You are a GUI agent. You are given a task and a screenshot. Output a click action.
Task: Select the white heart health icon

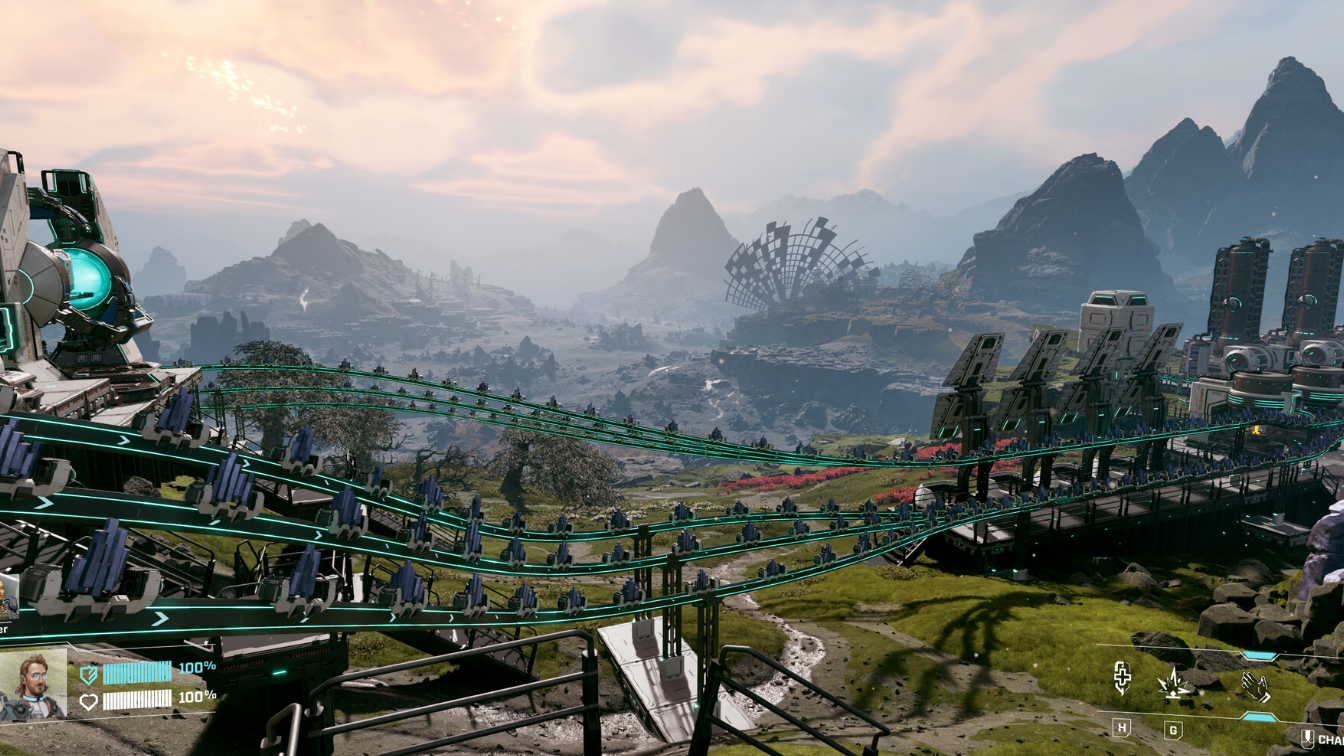coord(90,702)
